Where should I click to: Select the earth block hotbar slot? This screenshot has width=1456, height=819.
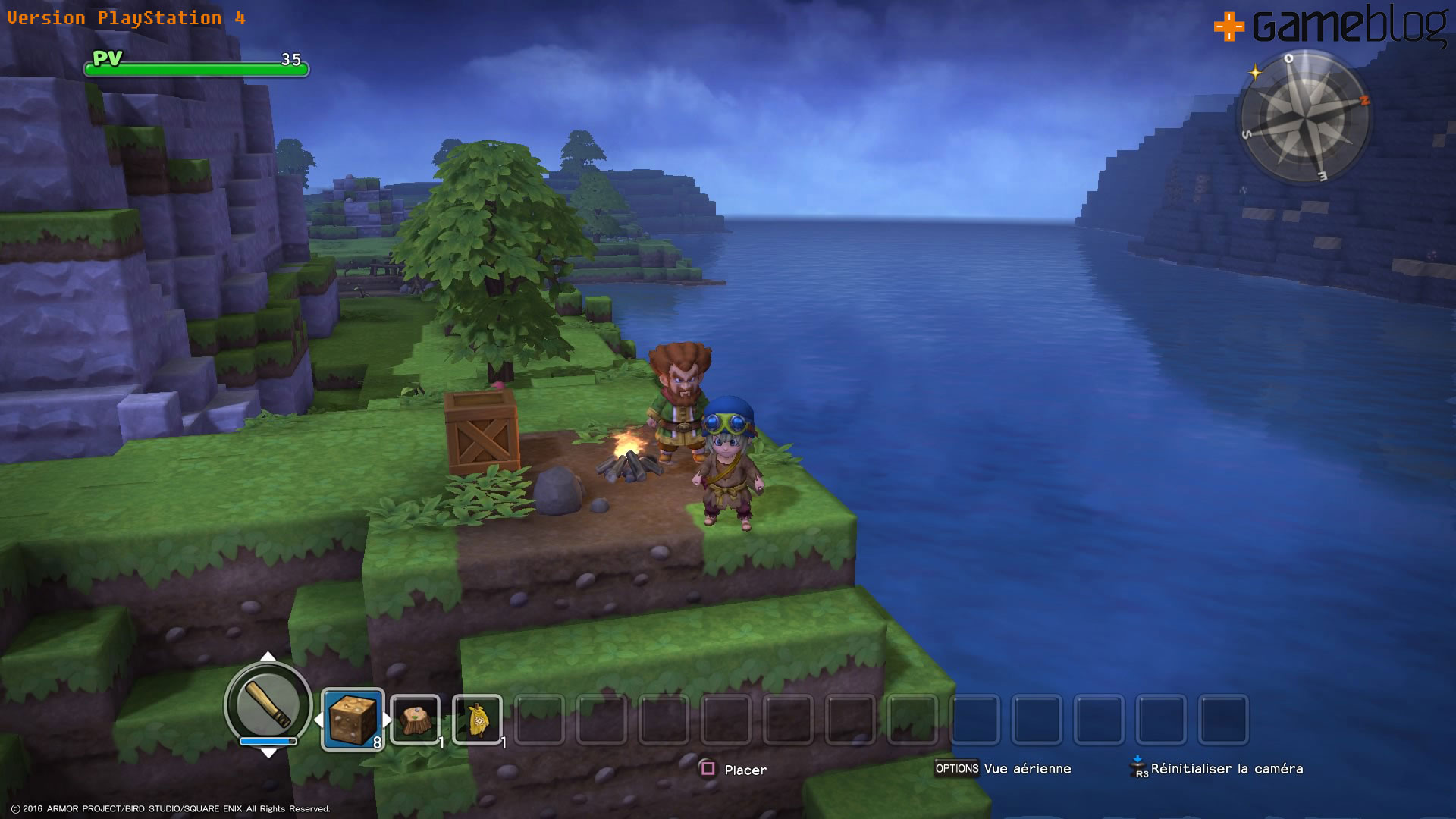click(353, 719)
